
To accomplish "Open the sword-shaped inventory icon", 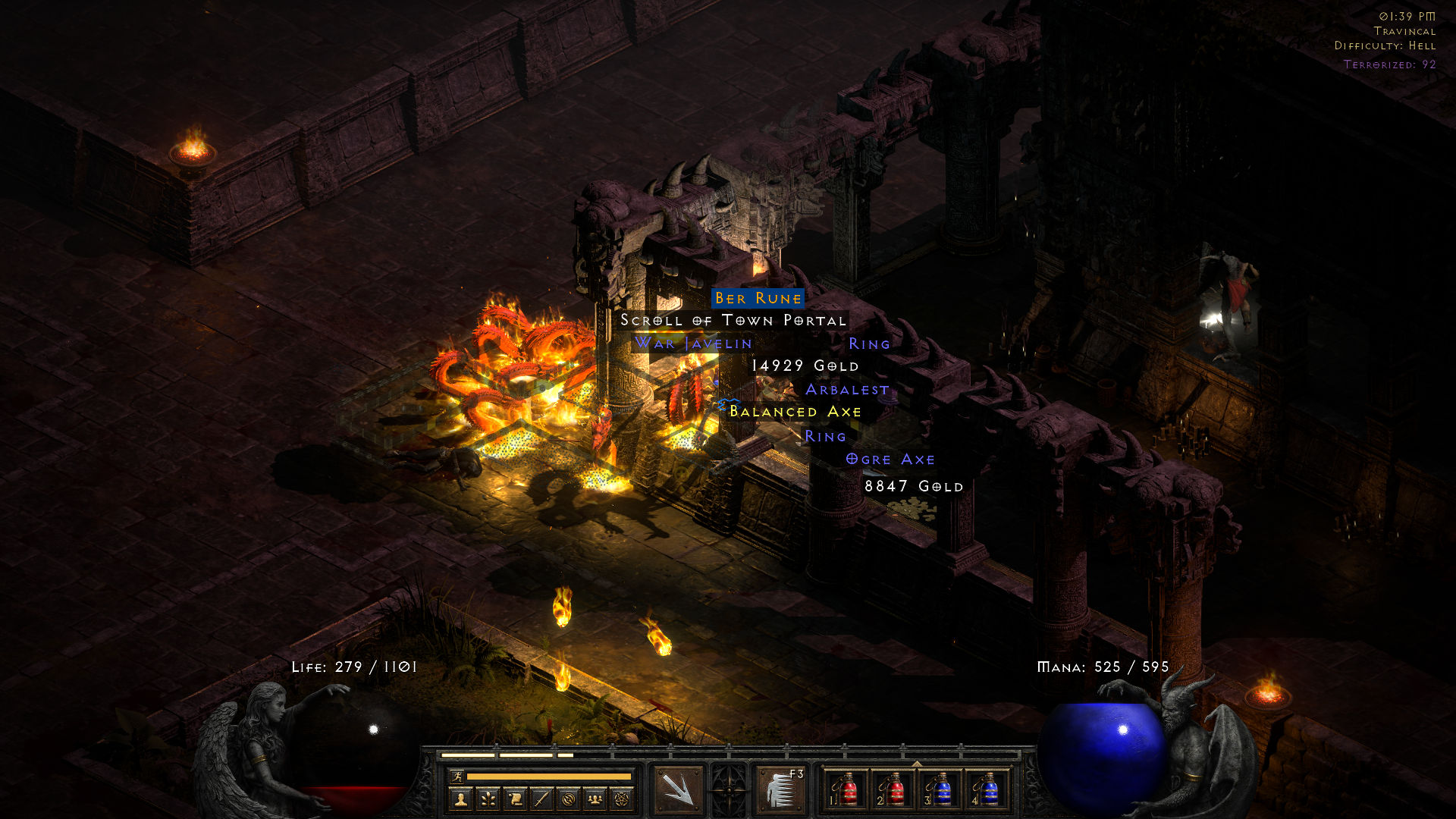I will [541, 799].
